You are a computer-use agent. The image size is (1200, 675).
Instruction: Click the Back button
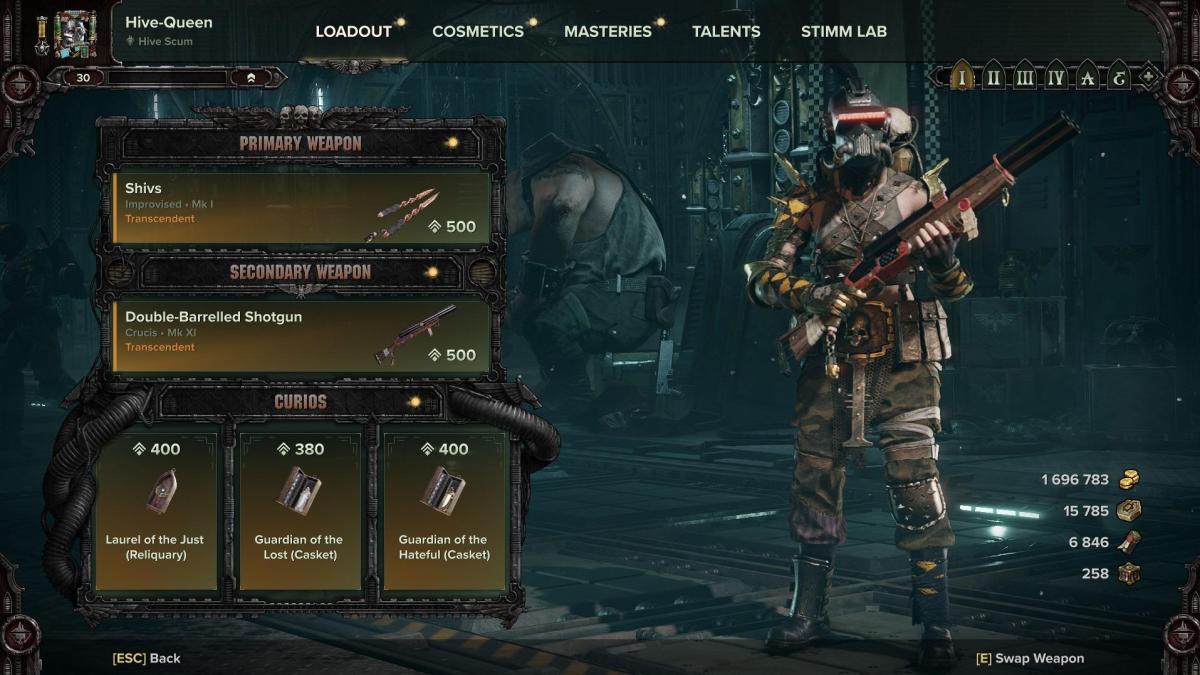[147, 658]
